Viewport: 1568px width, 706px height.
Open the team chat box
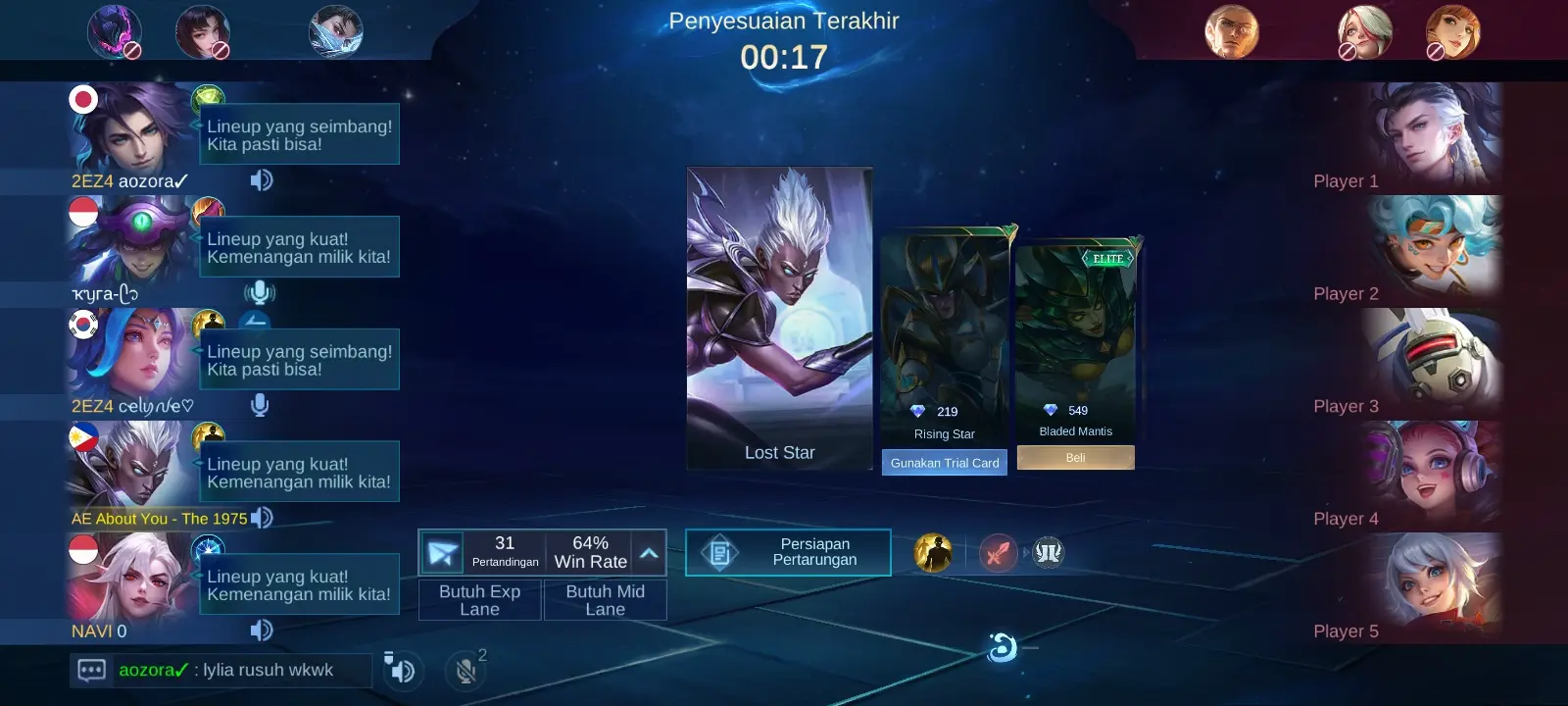pyautogui.click(x=92, y=671)
